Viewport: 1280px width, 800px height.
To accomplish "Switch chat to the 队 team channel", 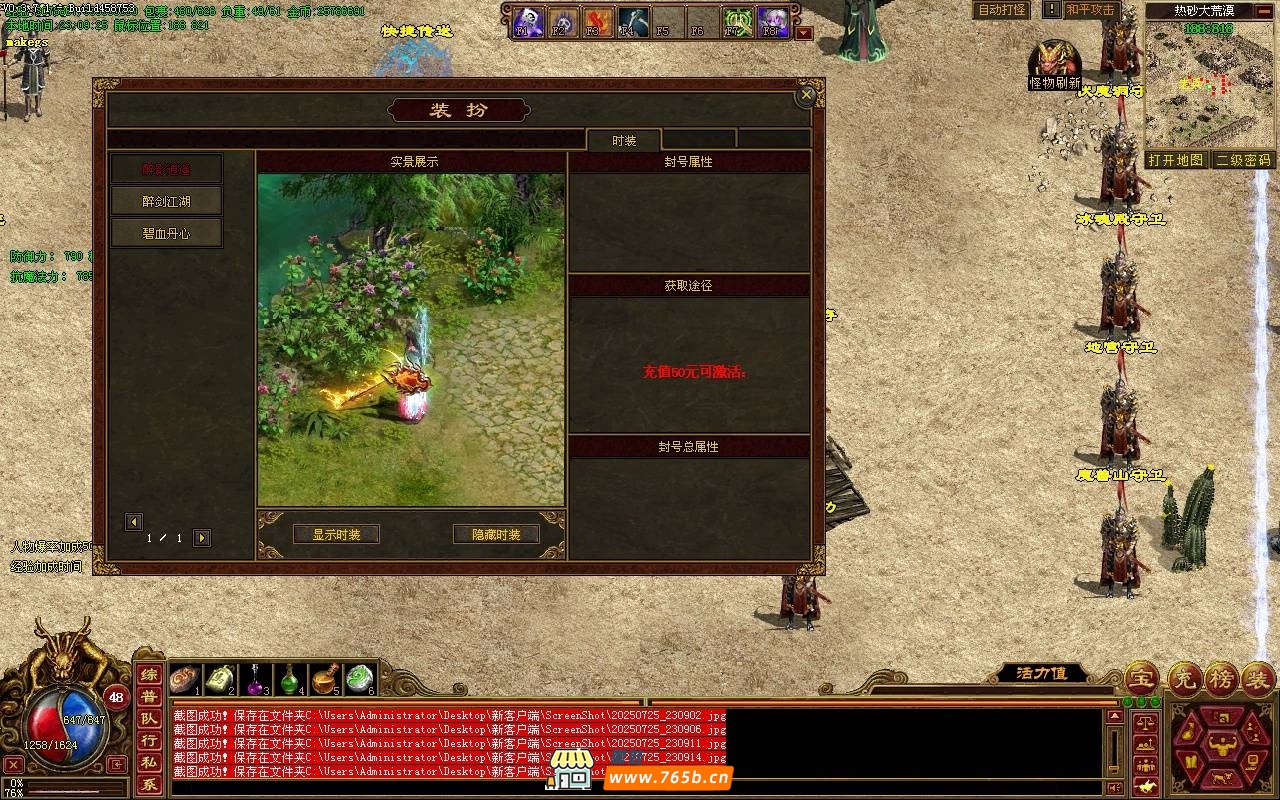I will [x=148, y=719].
